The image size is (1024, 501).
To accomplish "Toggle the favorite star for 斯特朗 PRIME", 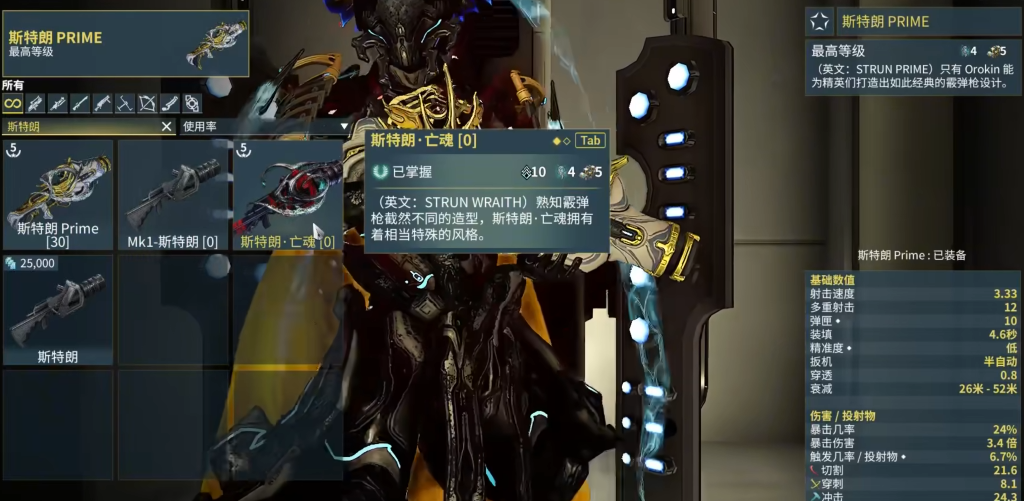I will (x=819, y=21).
